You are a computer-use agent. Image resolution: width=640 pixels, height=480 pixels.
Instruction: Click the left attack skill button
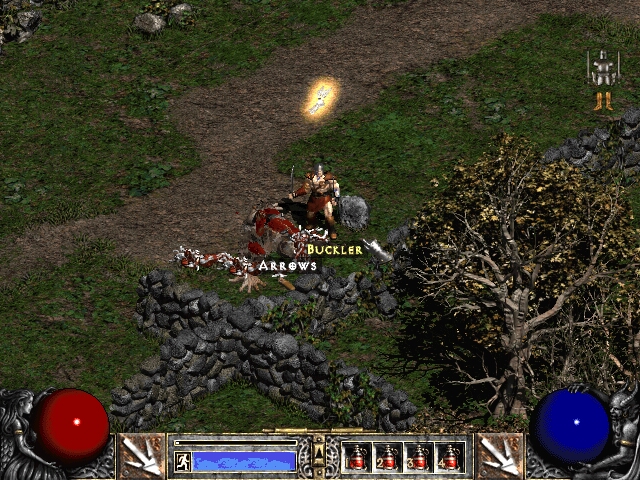pyautogui.click(x=141, y=456)
